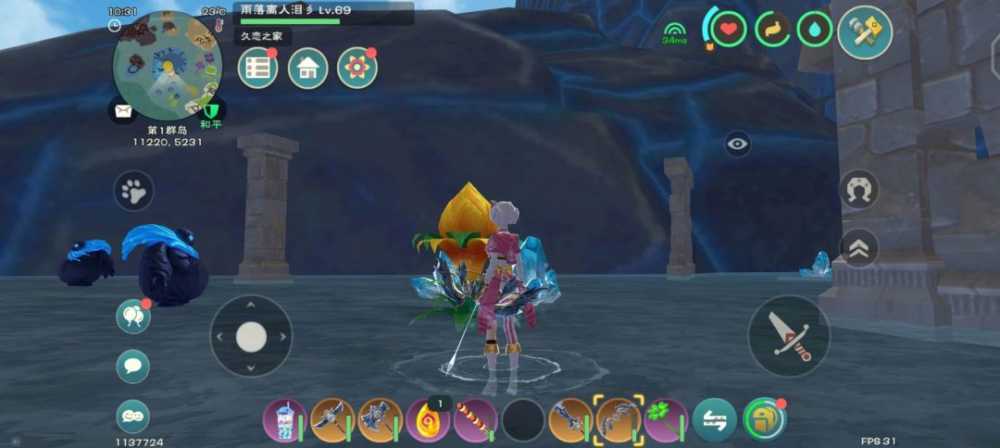Open the pet paw print menu
This screenshot has height=448, width=1000.
[x=133, y=191]
